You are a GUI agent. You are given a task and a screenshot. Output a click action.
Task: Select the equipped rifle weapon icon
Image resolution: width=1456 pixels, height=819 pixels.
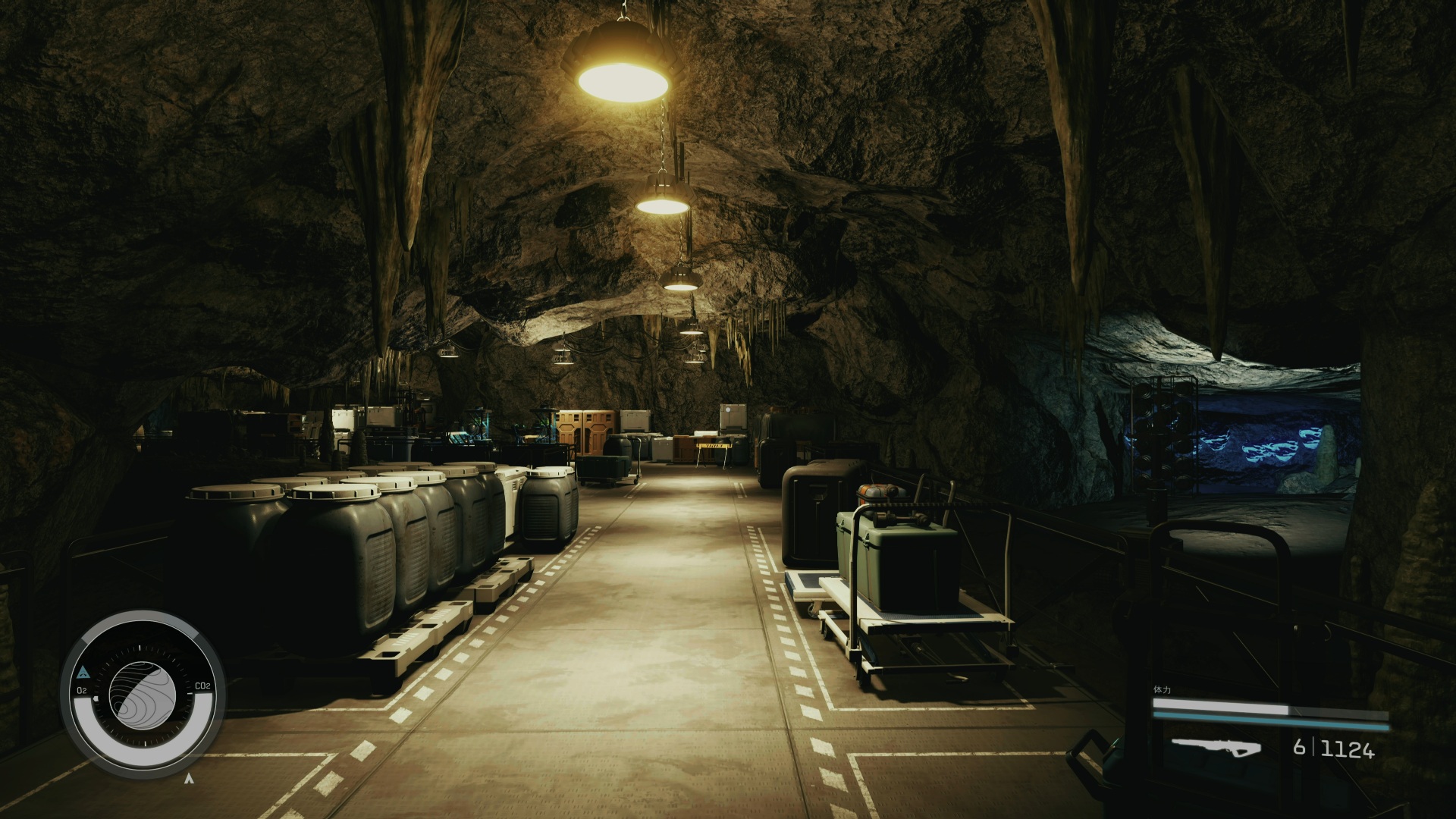tap(1215, 748)
